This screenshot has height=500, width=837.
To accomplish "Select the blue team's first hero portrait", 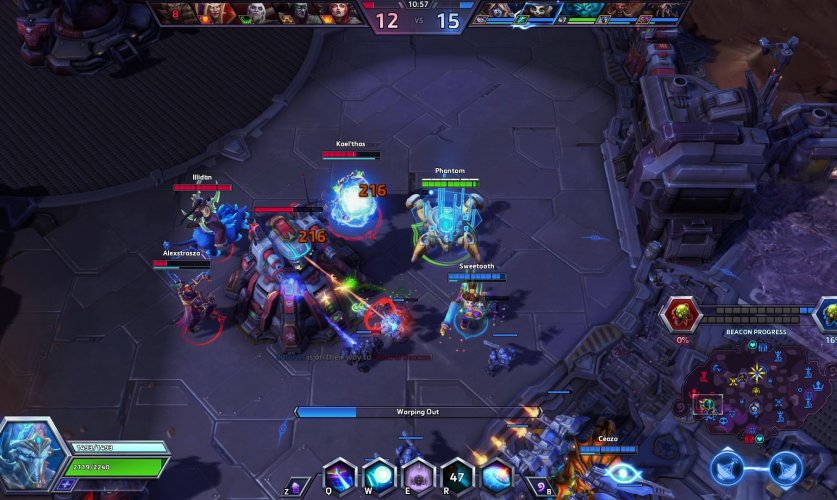I will point(491,13).
